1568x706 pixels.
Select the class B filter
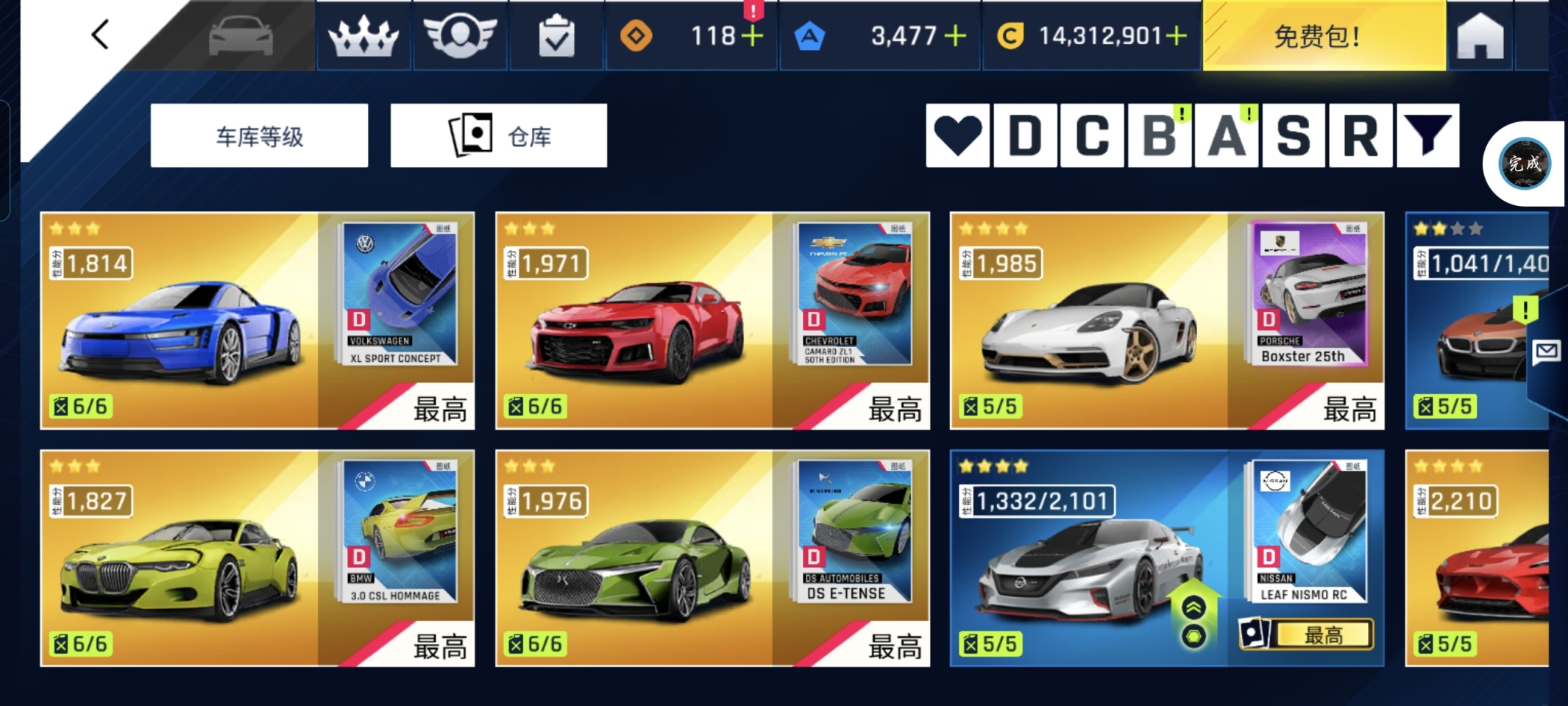pos(1160,136)
